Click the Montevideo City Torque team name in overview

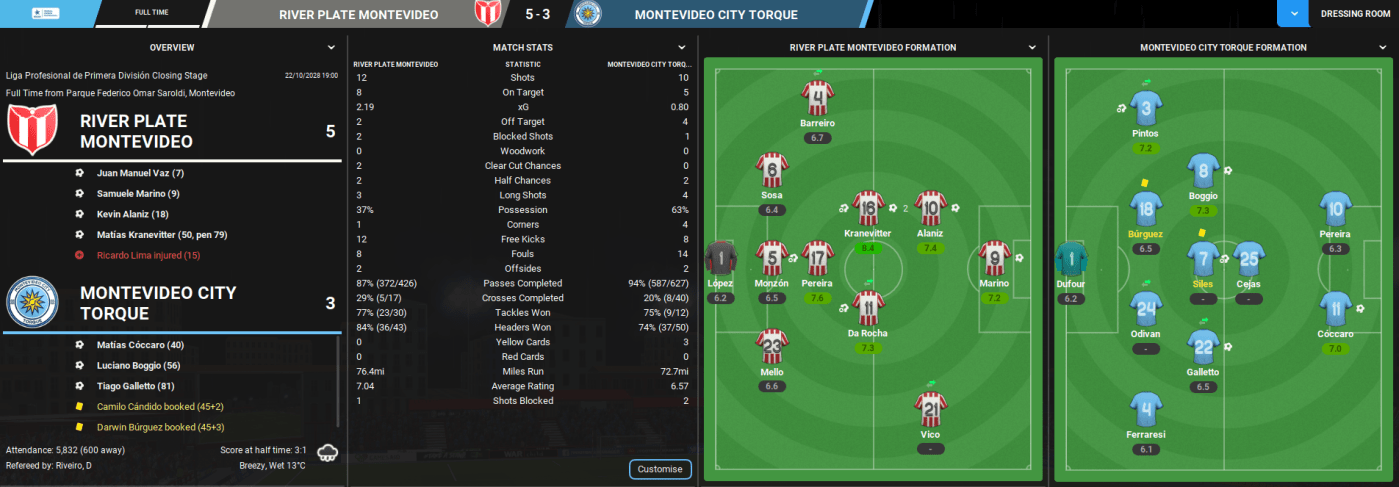click(158, 303)
